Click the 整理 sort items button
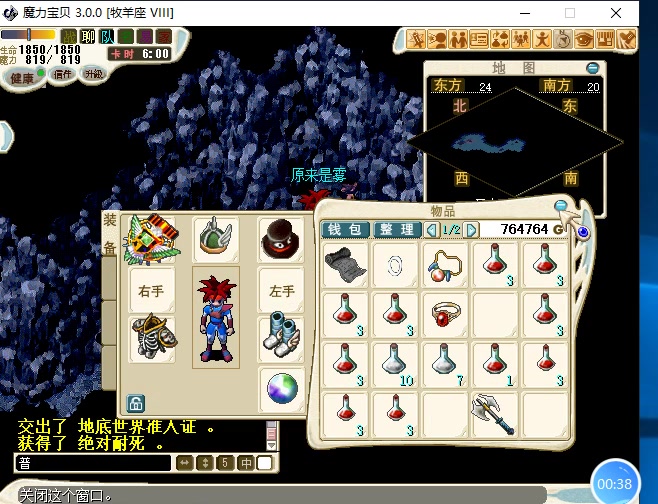The height and width of the screenshot is (504, 658). (397, 229)
